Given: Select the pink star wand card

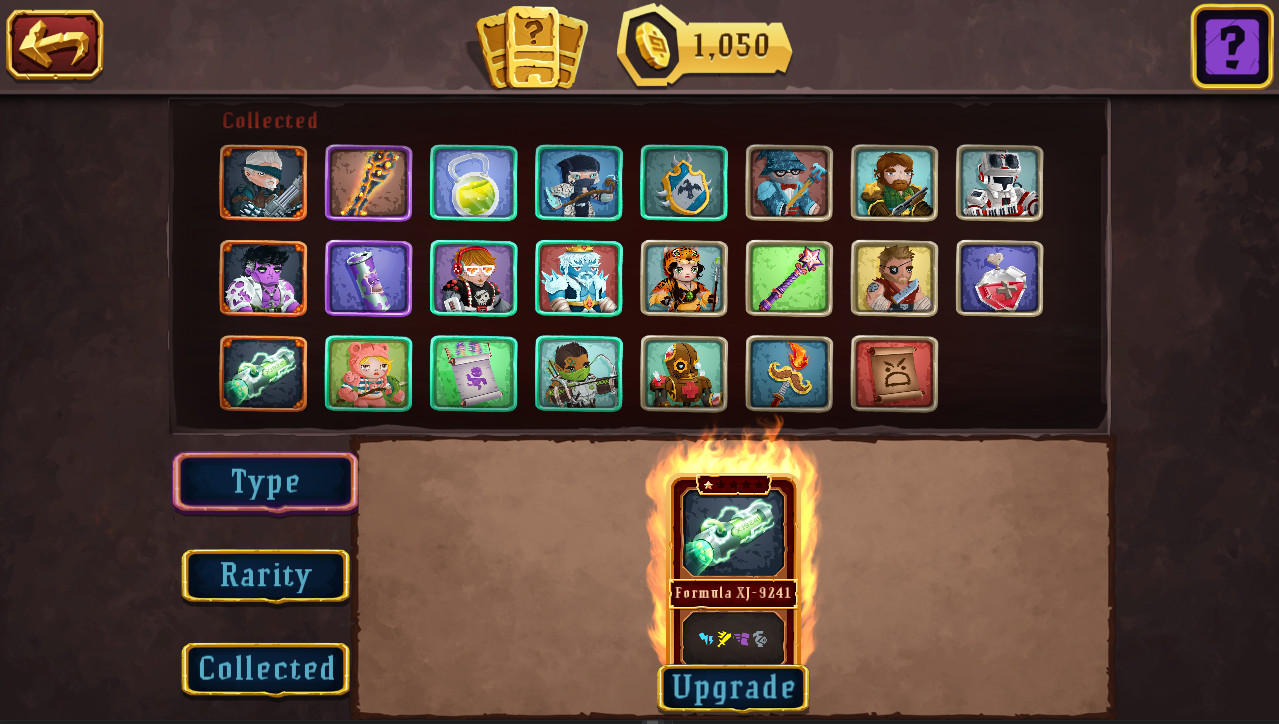Looking at the screenshot, I should pyautogui.click(x=789, y=278).
